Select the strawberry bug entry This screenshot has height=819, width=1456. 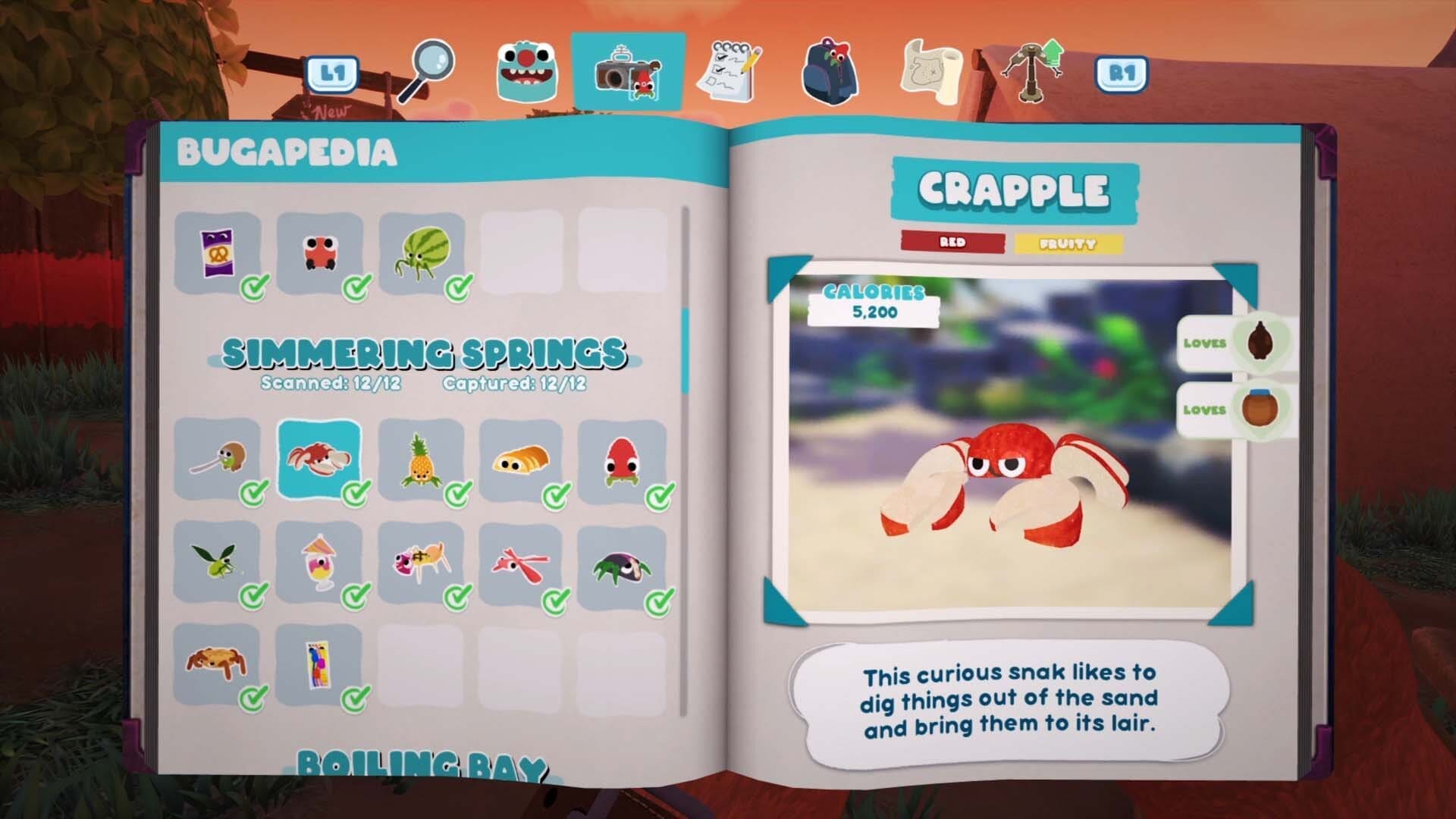coord(622,460)
